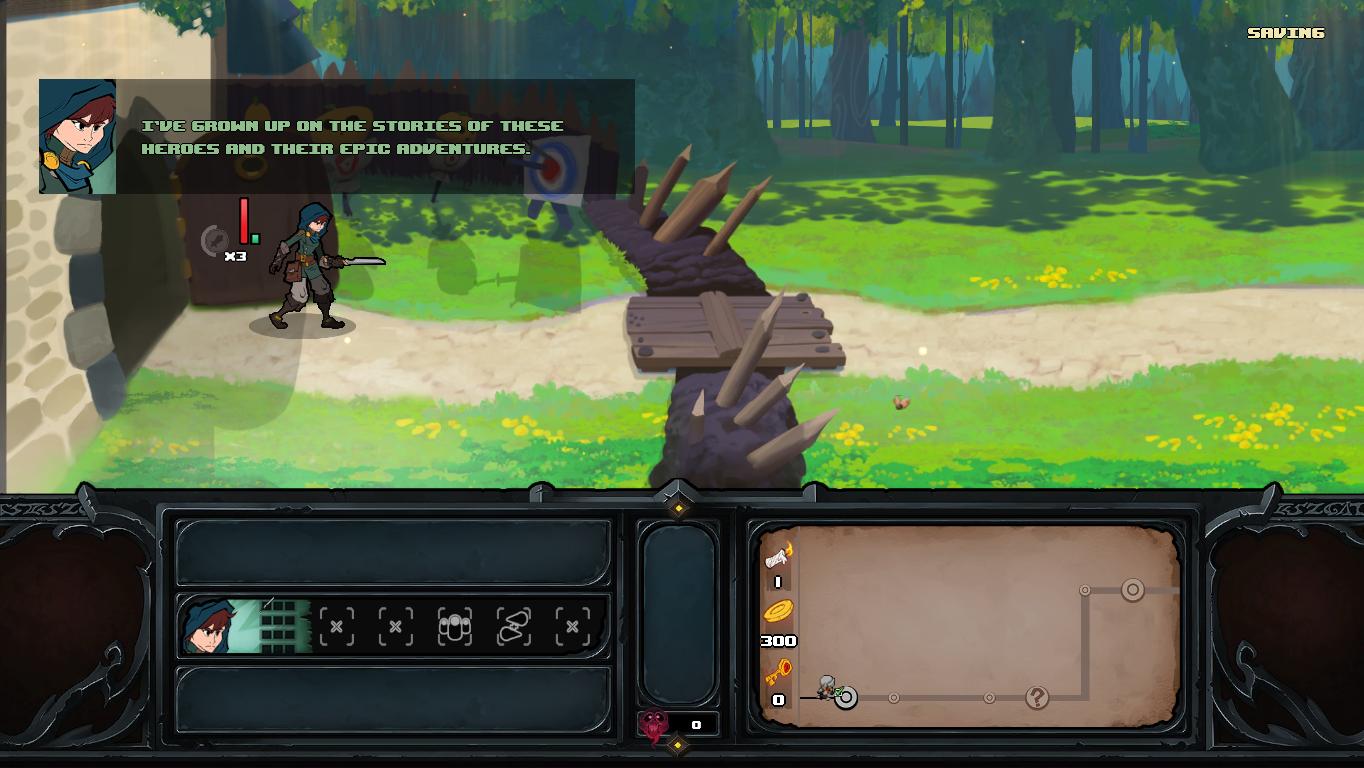Click the gold coin icon on map panel
Image resolution: width=1364 pixels, height=768 pixels.
tap(779, 613)
